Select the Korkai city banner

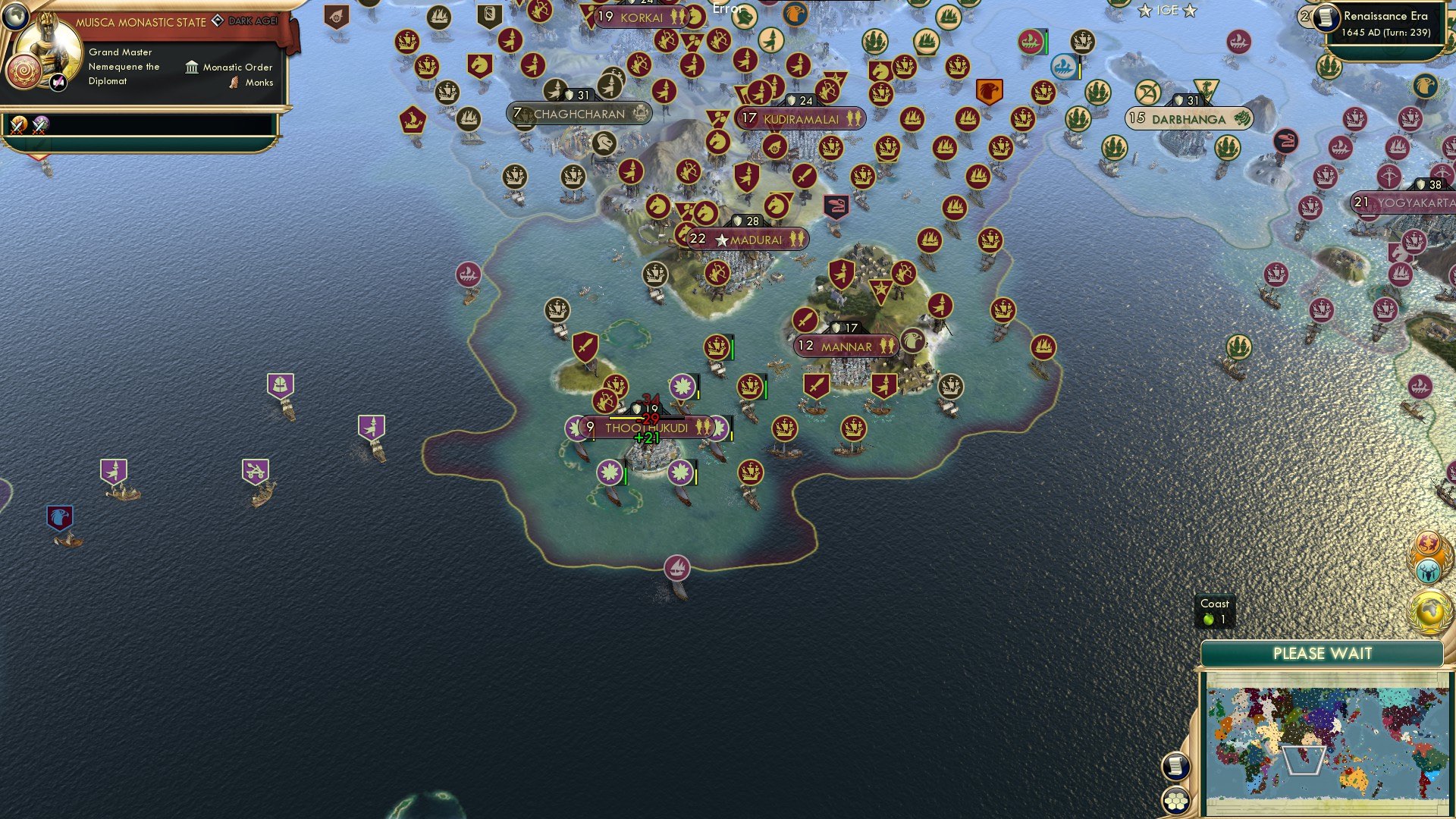[641, 17]
